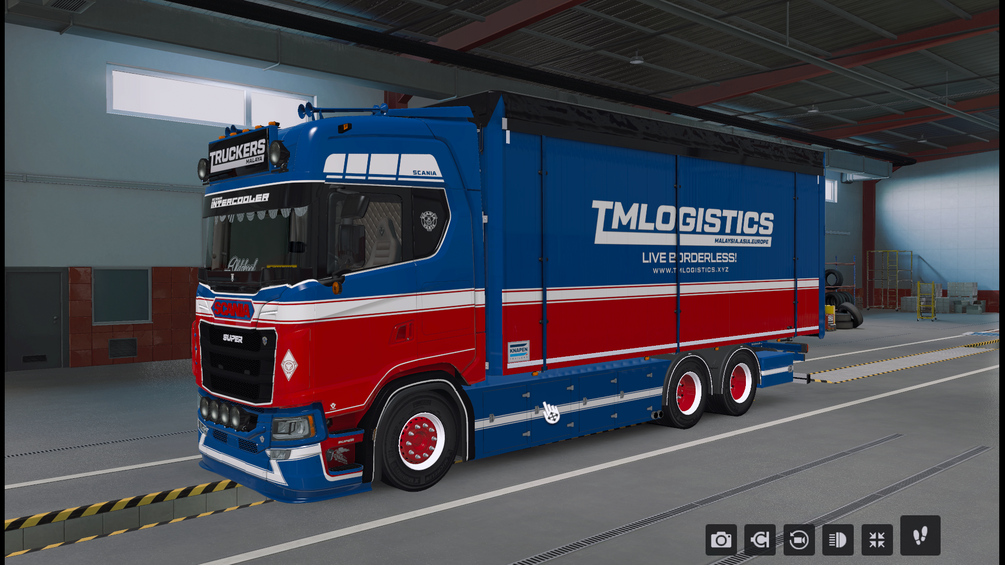Image resolution: width=1005 pixels, height=565 pixels.
Task: Toggle the truck headlights icon
Action: (x=838, y=540)
